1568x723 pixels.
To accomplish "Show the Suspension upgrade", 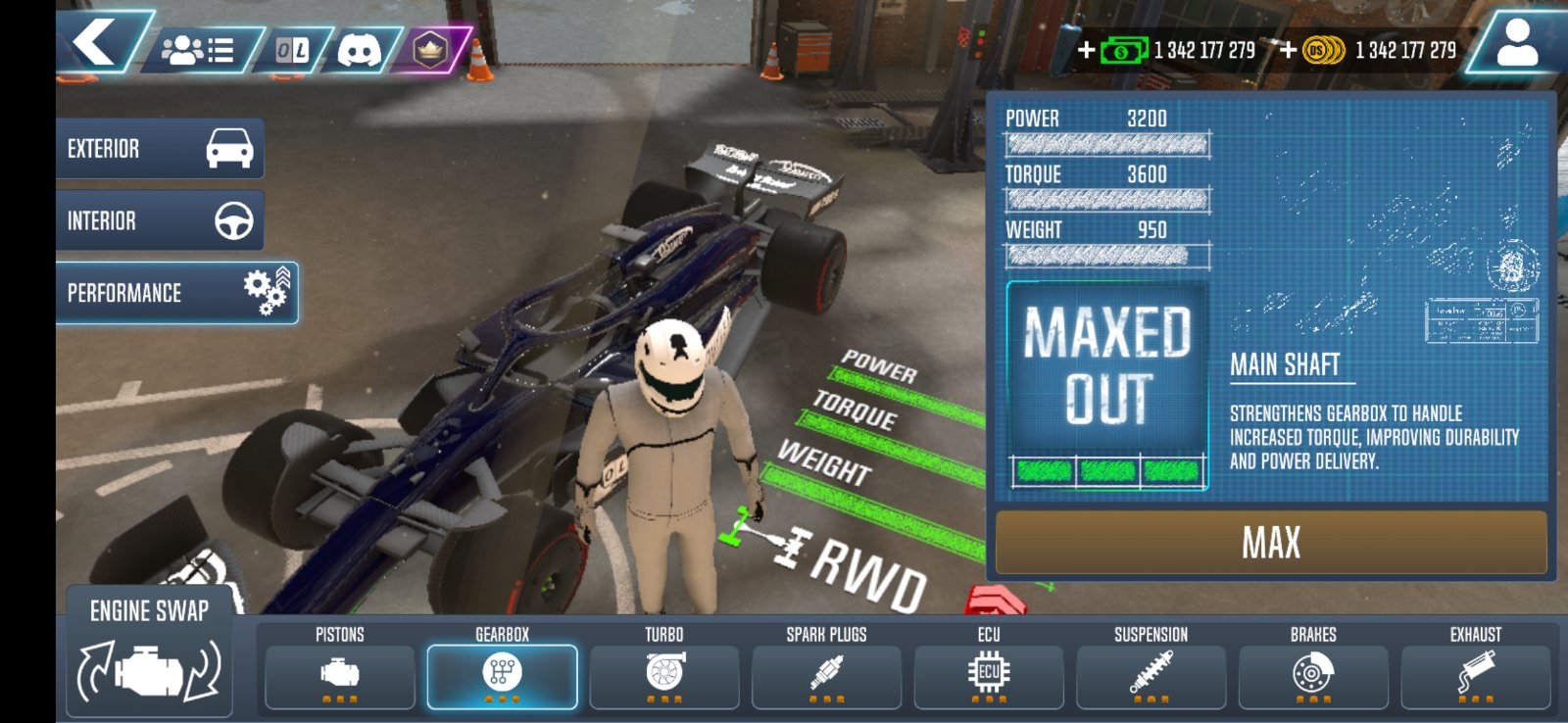I will click(x=1151, y=676).
